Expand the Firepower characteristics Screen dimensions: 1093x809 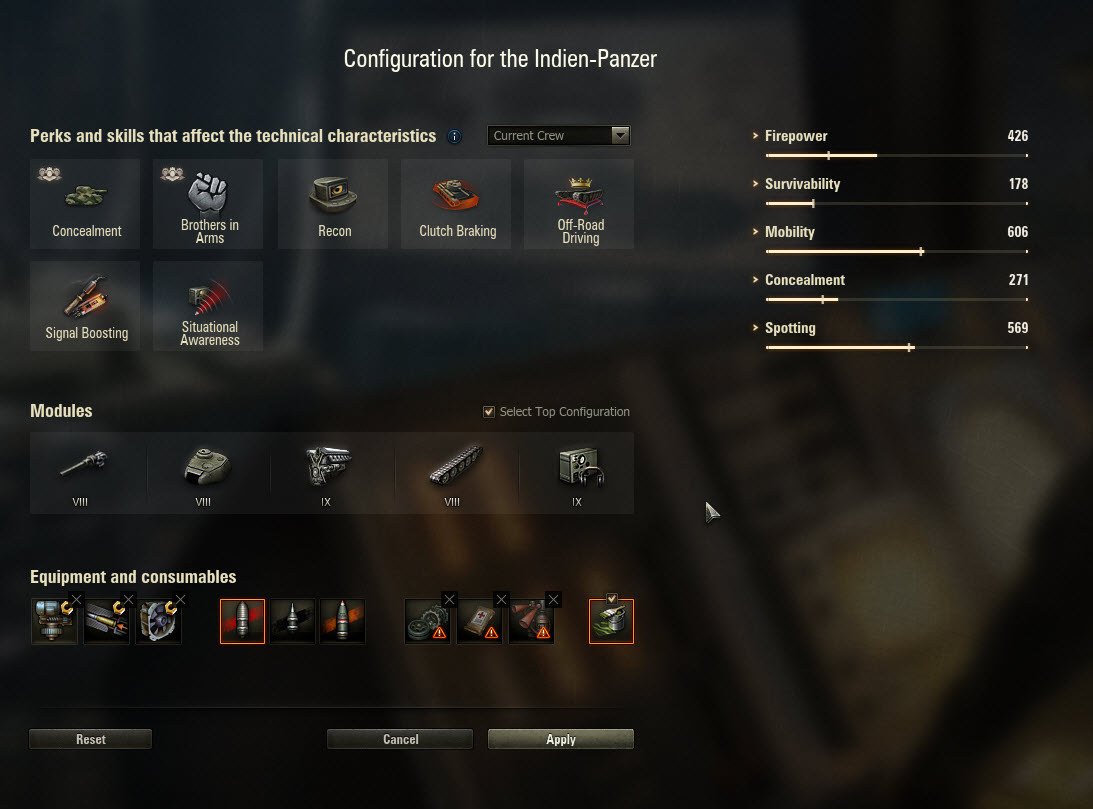coord(796,136)
